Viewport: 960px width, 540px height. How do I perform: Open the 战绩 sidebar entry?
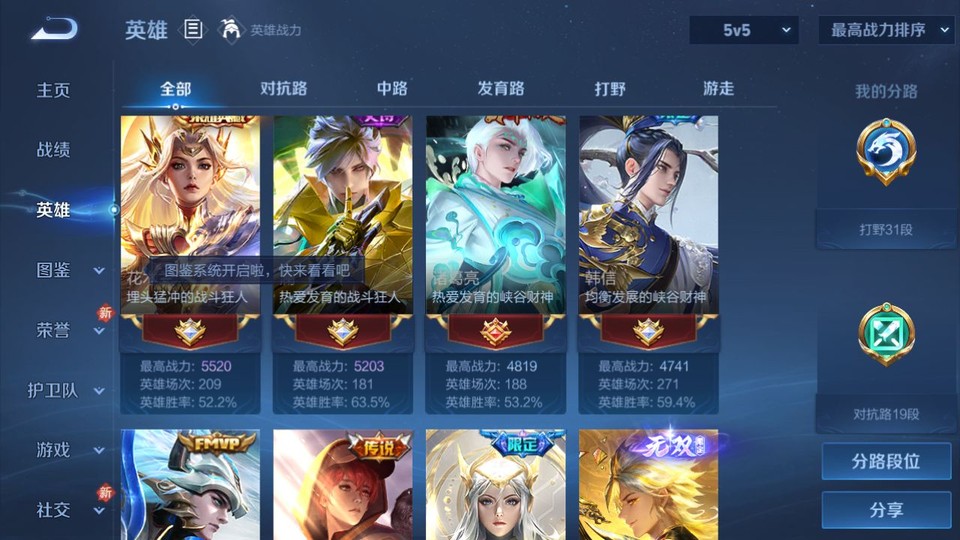tap(54, 150)
